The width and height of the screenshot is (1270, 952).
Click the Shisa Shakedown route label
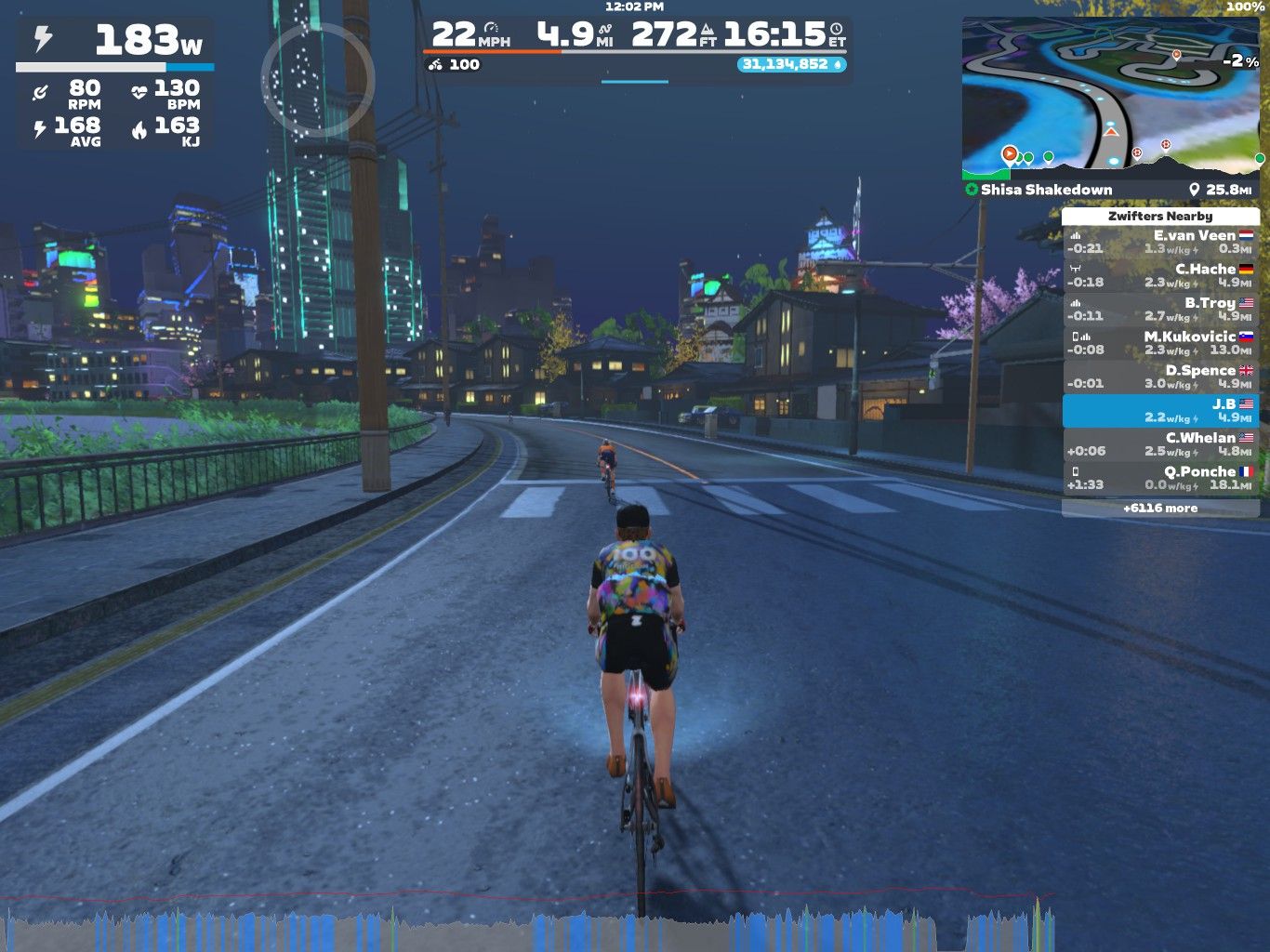[x=1046, y=190]
